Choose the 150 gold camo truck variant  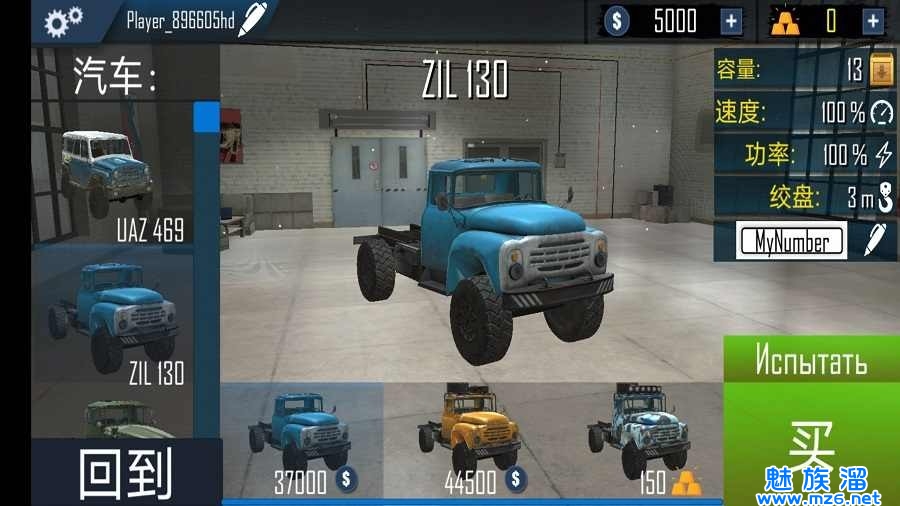tap(638, 440)
